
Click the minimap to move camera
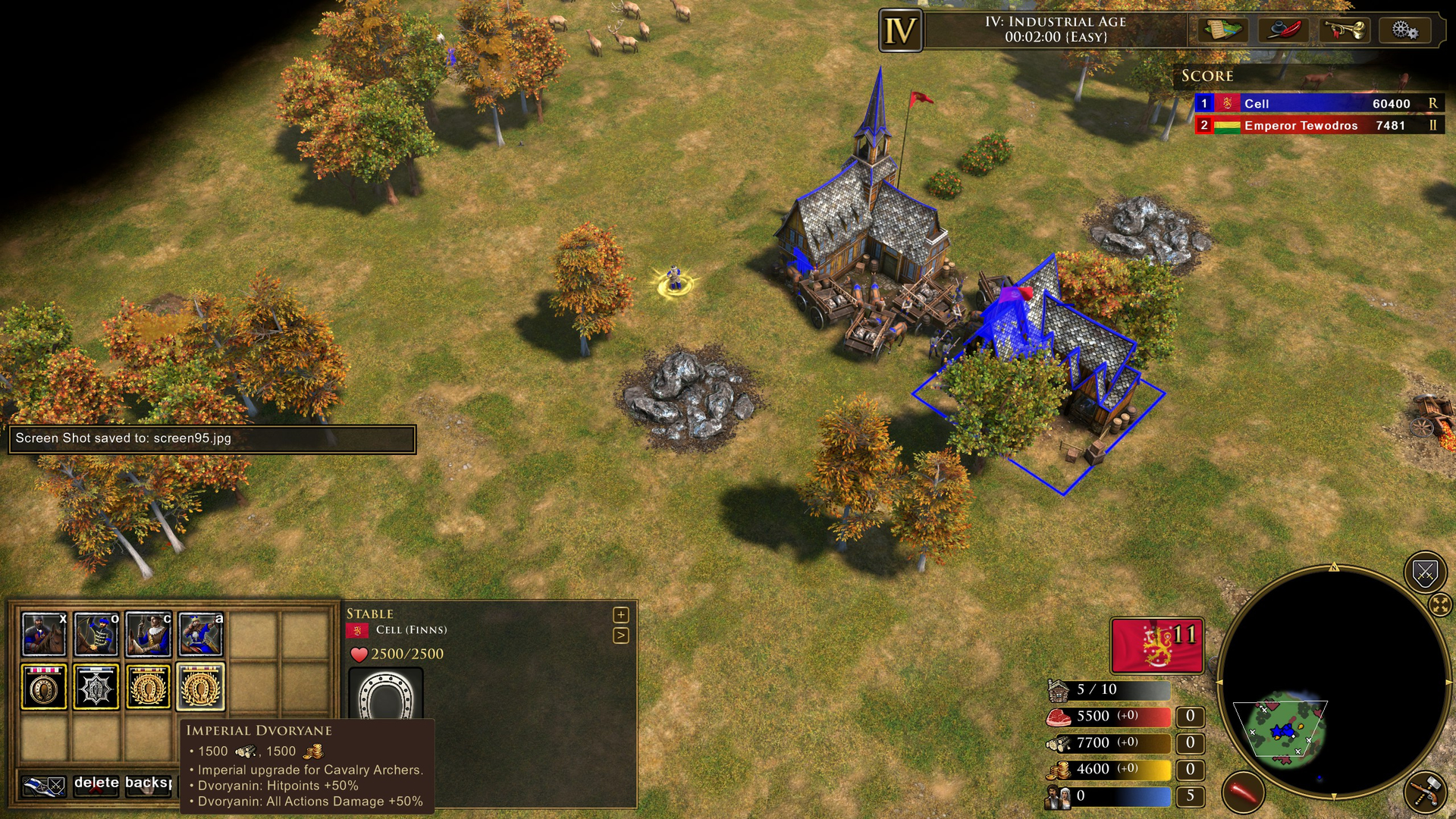point(1282,730)
